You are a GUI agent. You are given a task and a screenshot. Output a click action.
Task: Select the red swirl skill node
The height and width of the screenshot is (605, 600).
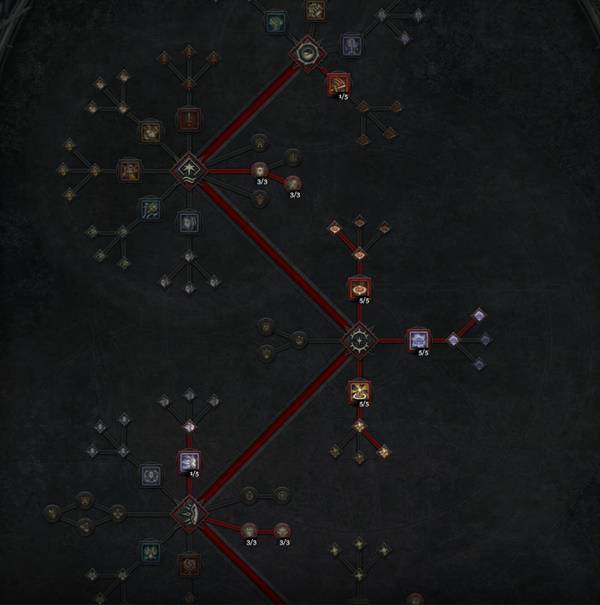click(188, 565)
